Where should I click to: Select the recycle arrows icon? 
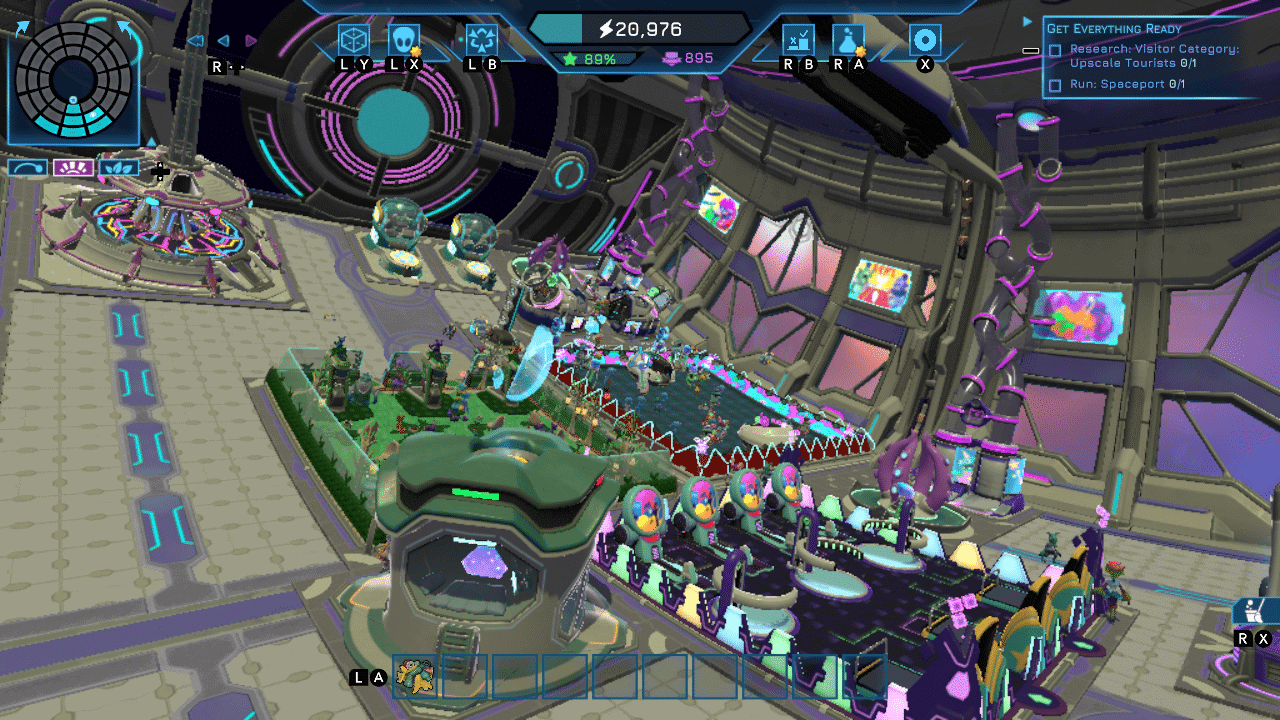[482, 41]
